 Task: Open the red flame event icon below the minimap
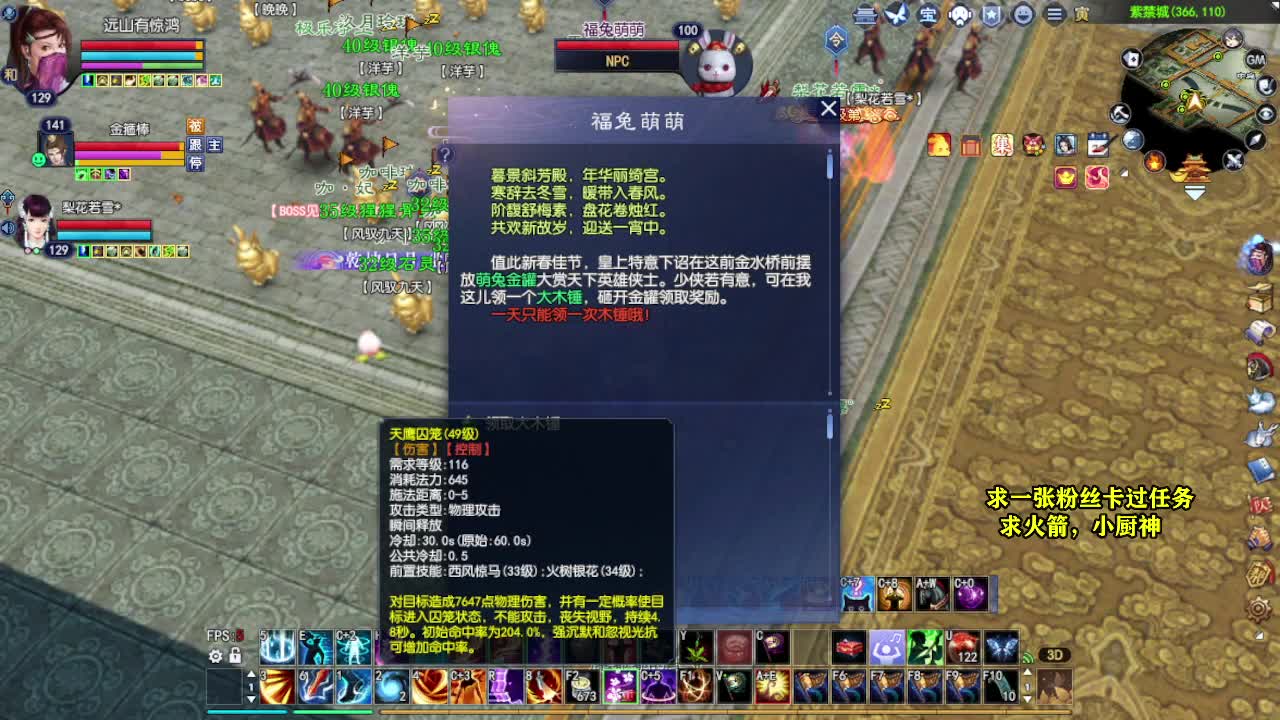point(1154,161)
